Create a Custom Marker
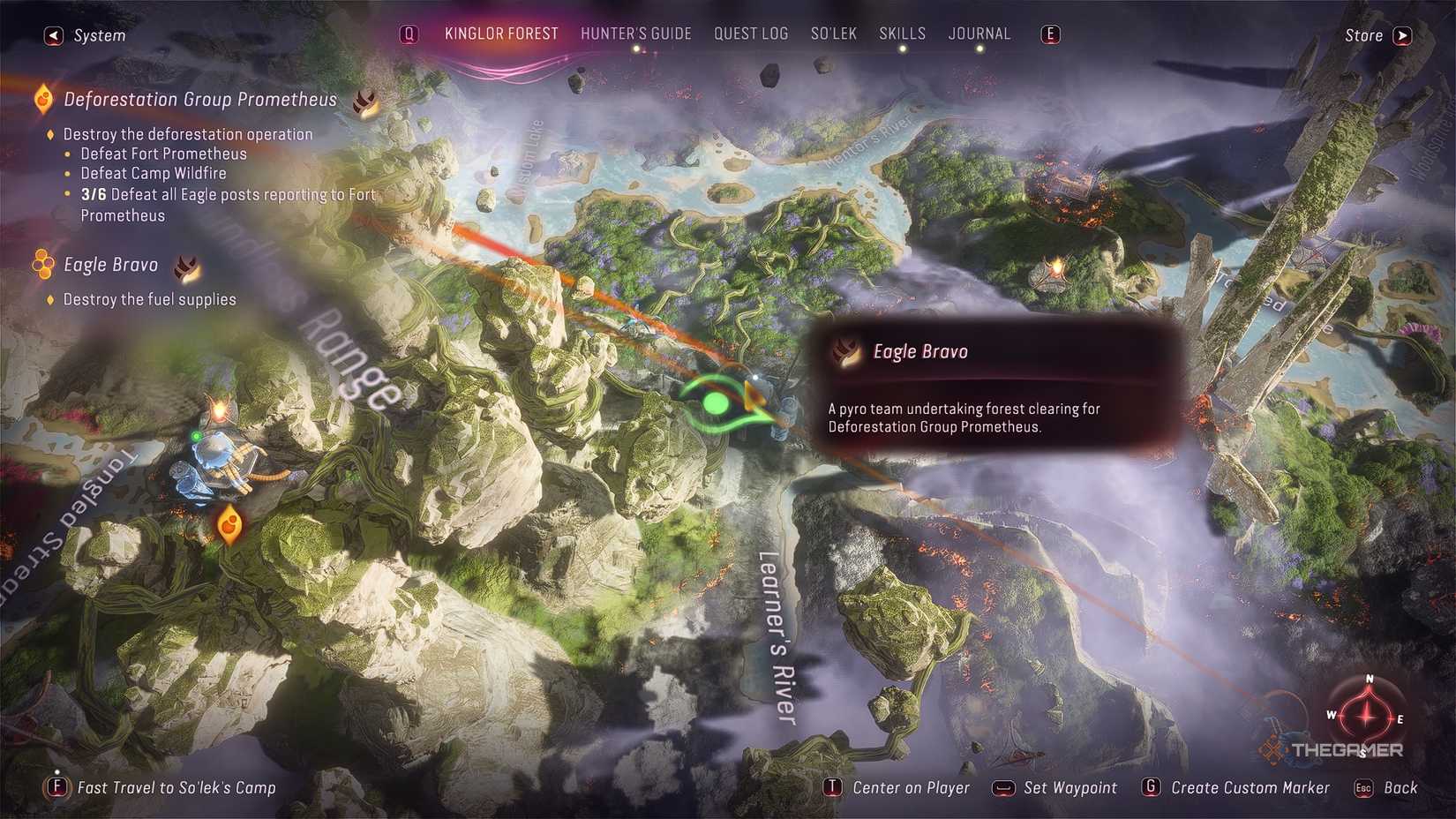 point(1250,787)
